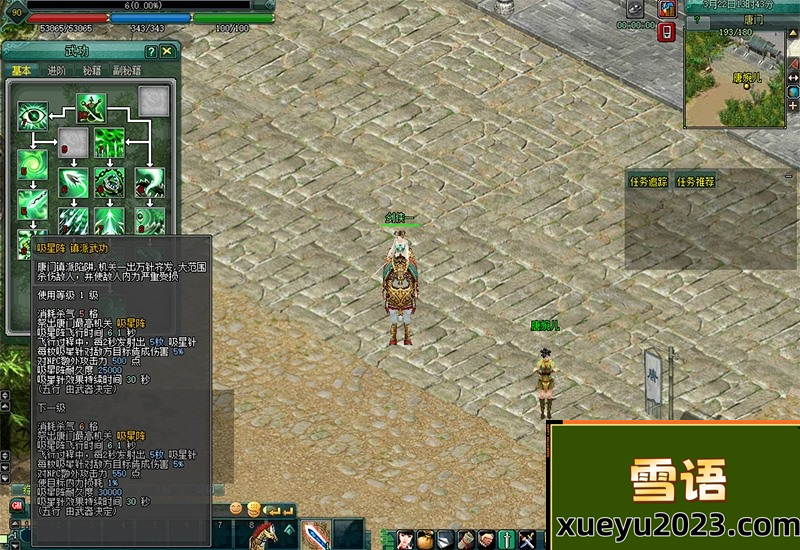Select the green eye skill icon
This screenshot has height=550, width=800.
click(x=32, y=116)
